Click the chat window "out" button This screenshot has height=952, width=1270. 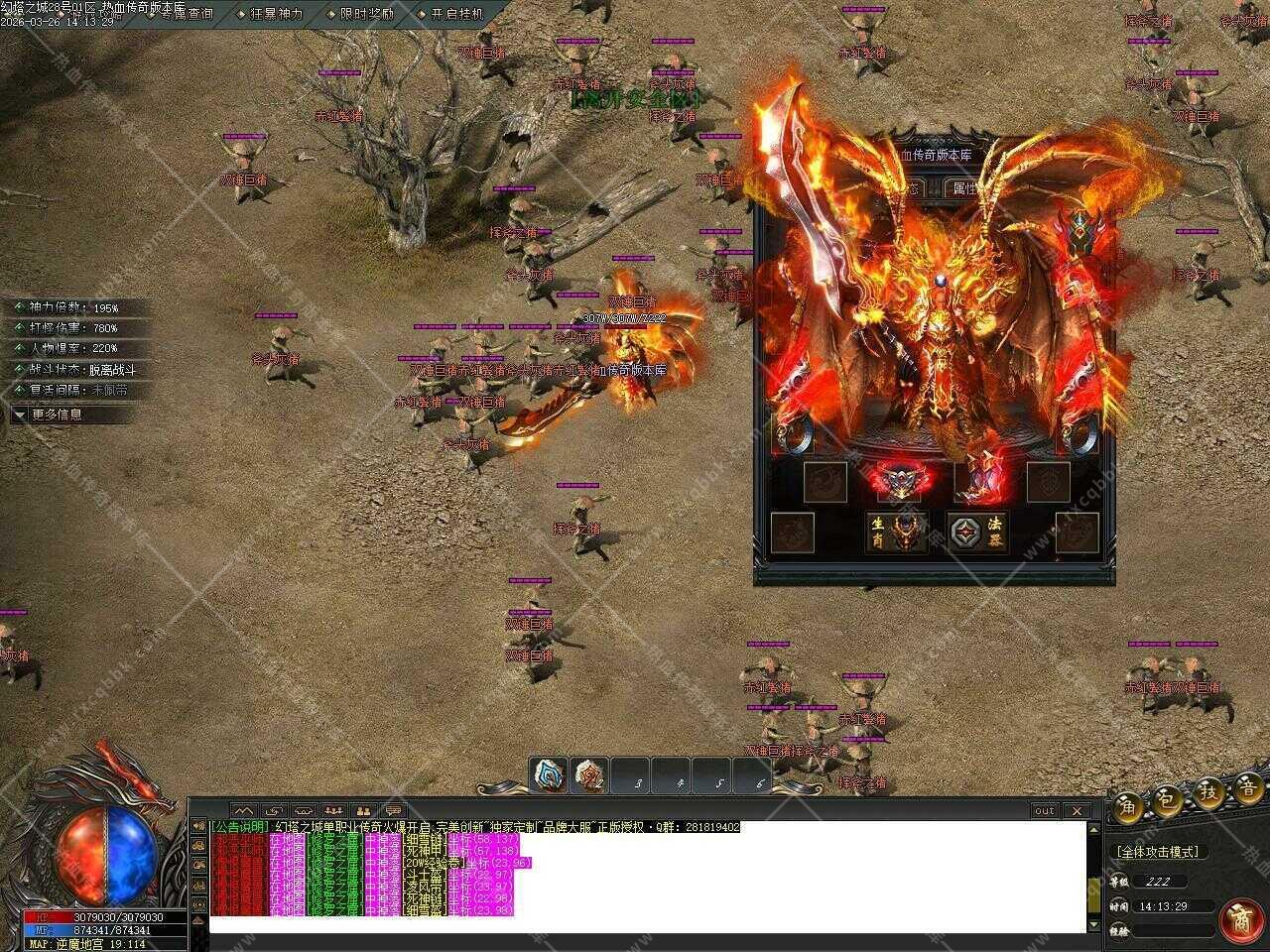coord(1044,810)
